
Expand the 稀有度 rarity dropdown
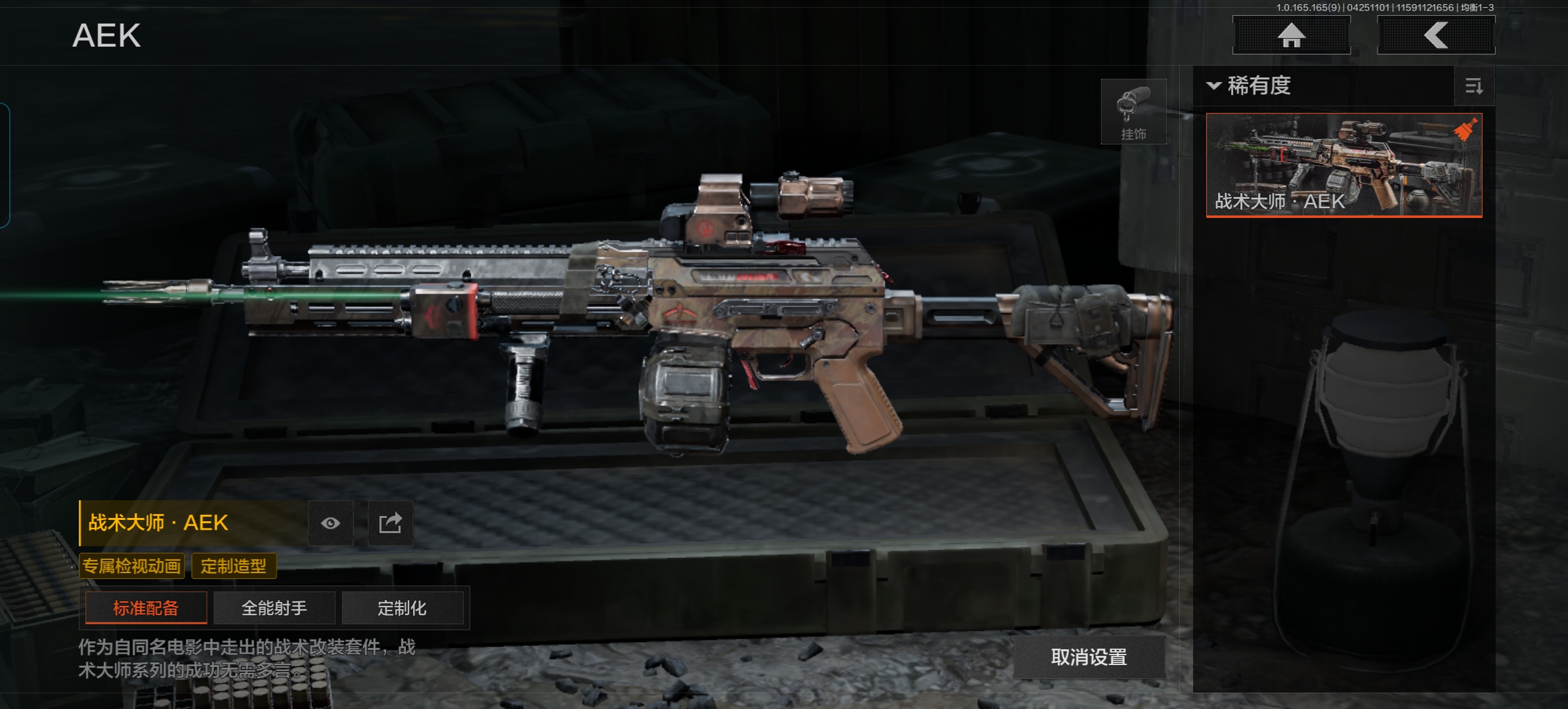[x=1249, y=86]
